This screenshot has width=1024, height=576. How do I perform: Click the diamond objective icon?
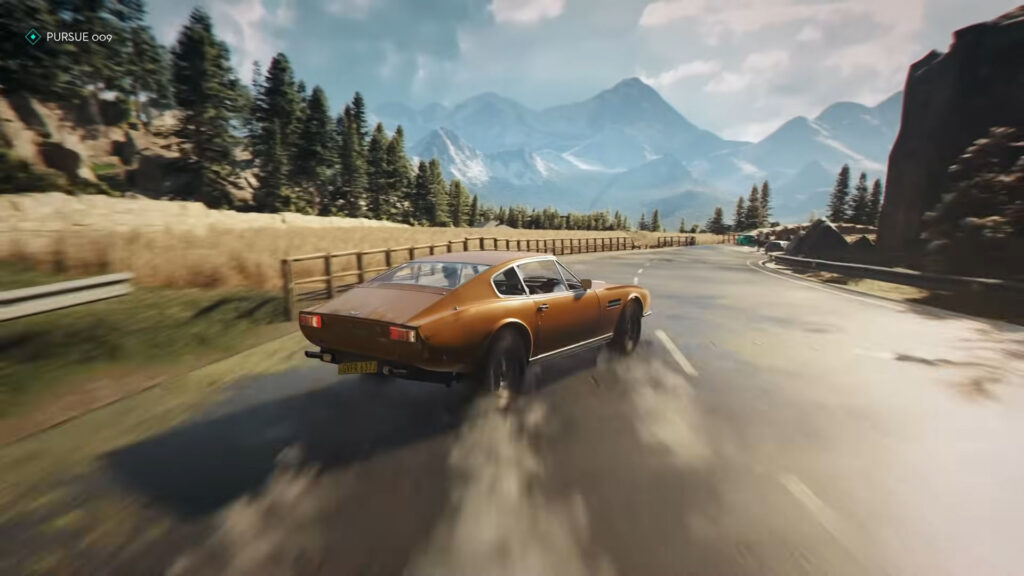[33, 37]
